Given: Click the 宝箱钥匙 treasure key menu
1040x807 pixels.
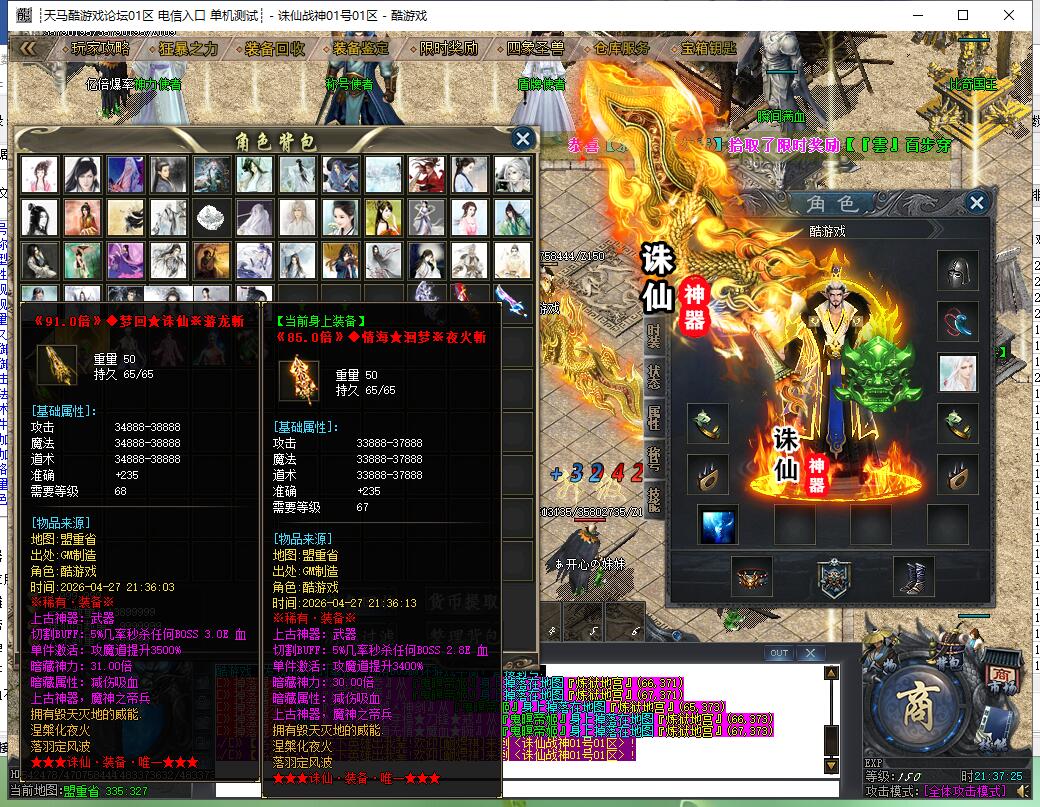Looking at the screenshot, I should coord(708,48).
